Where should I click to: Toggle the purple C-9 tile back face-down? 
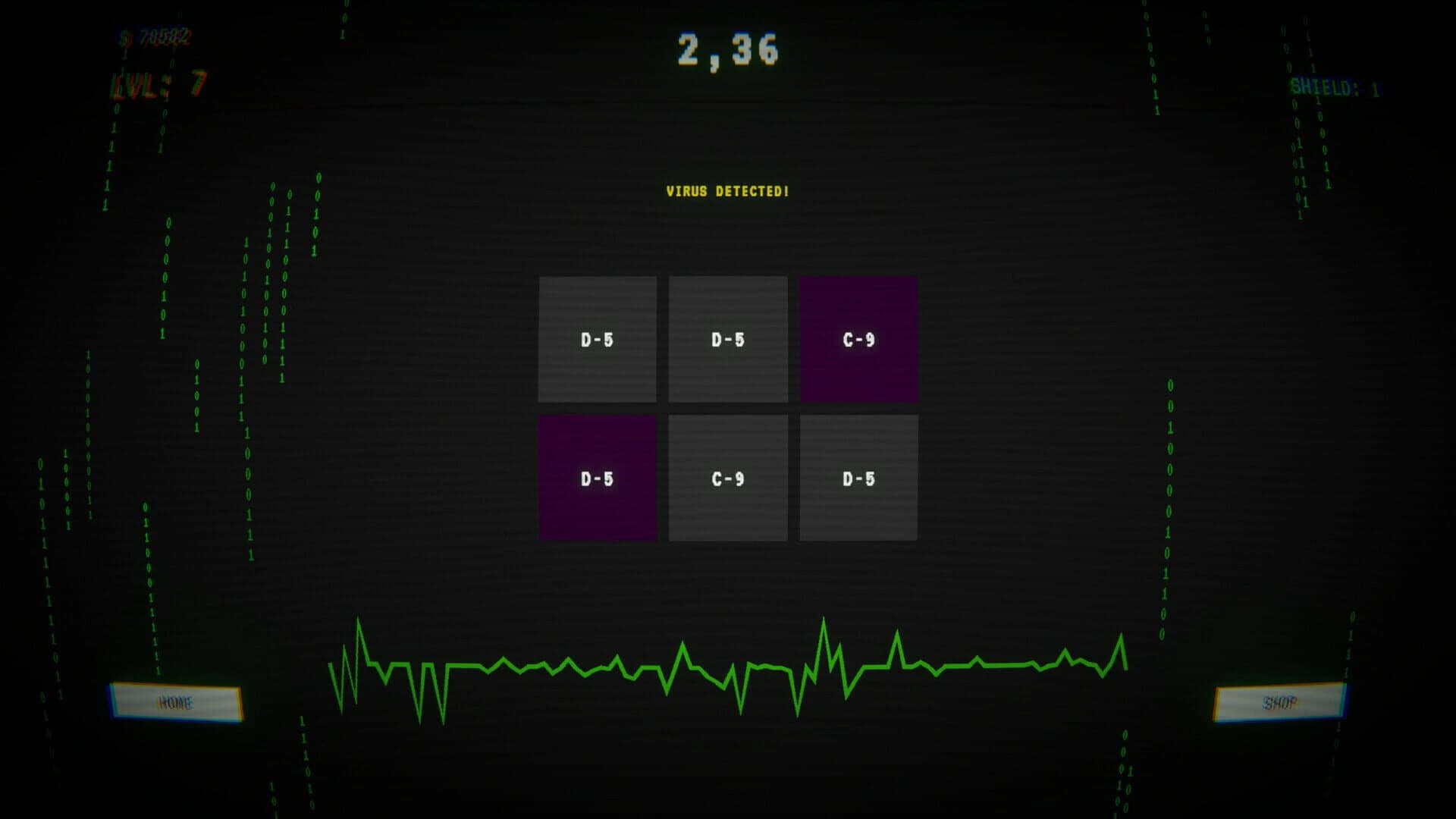858,339
